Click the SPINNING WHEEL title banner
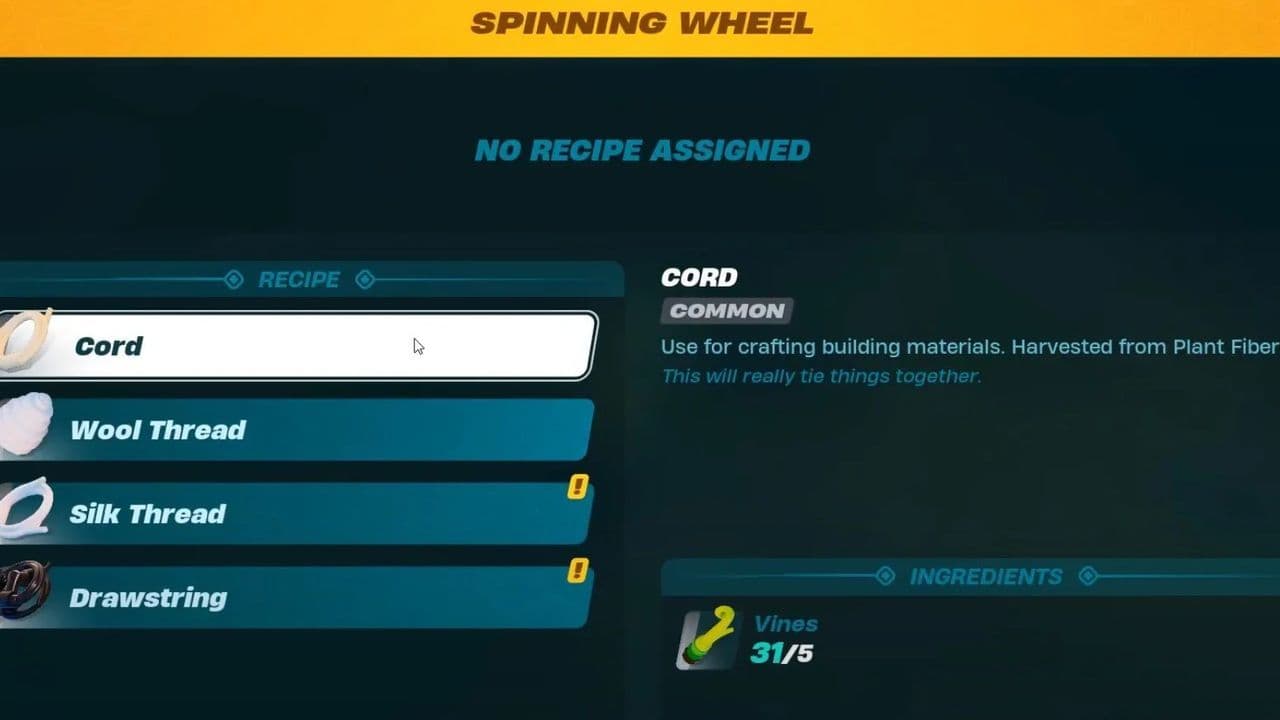1280x720 pixels. pos(640,23)
